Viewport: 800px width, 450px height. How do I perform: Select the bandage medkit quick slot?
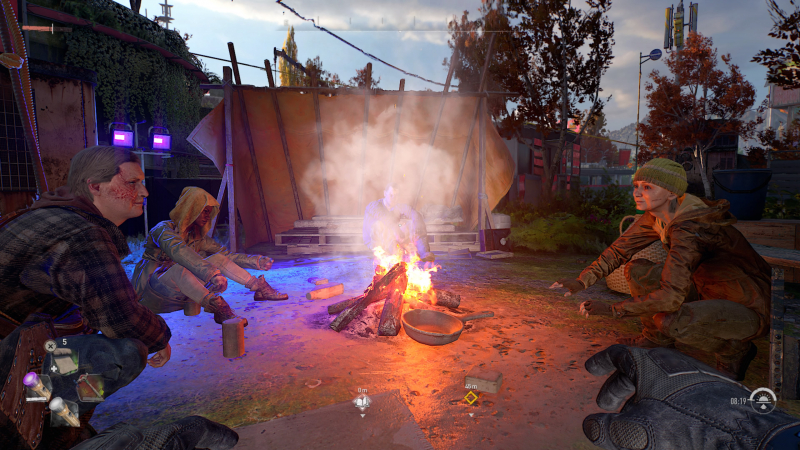click(62, 363)
